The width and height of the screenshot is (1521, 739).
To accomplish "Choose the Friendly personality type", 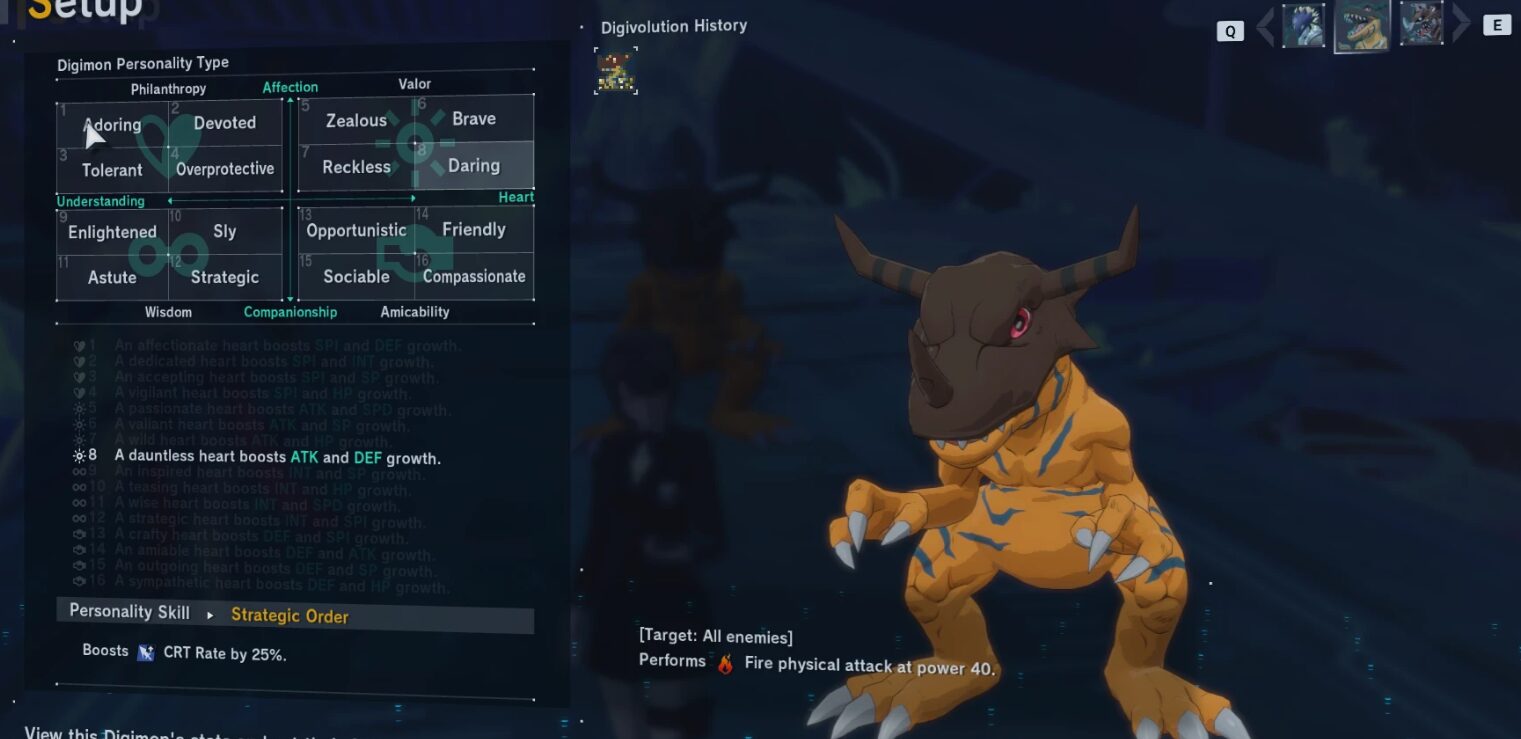I will 474,229.
